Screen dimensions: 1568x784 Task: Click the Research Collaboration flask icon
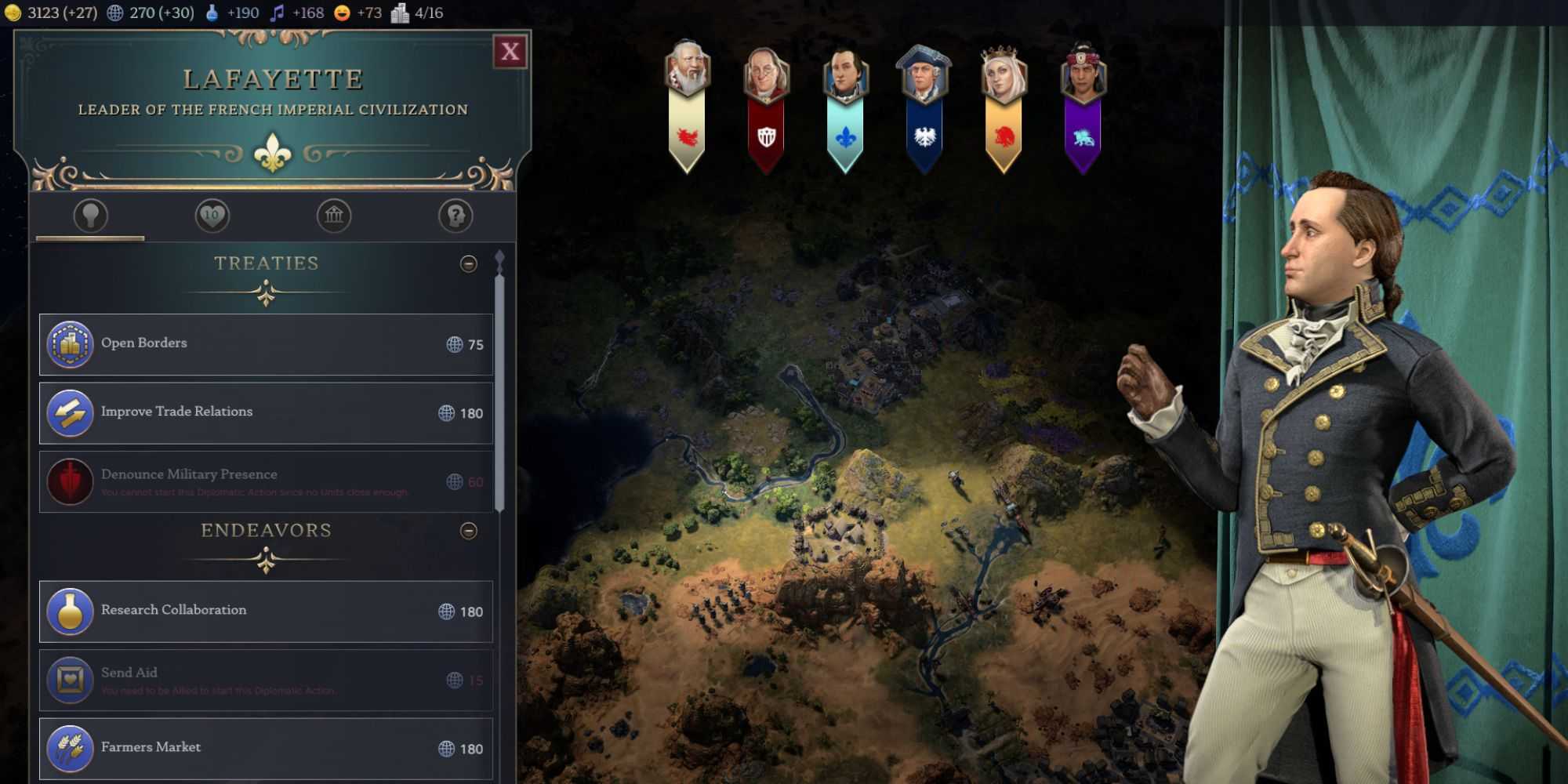pyautogui.click(x=71, y=612)
